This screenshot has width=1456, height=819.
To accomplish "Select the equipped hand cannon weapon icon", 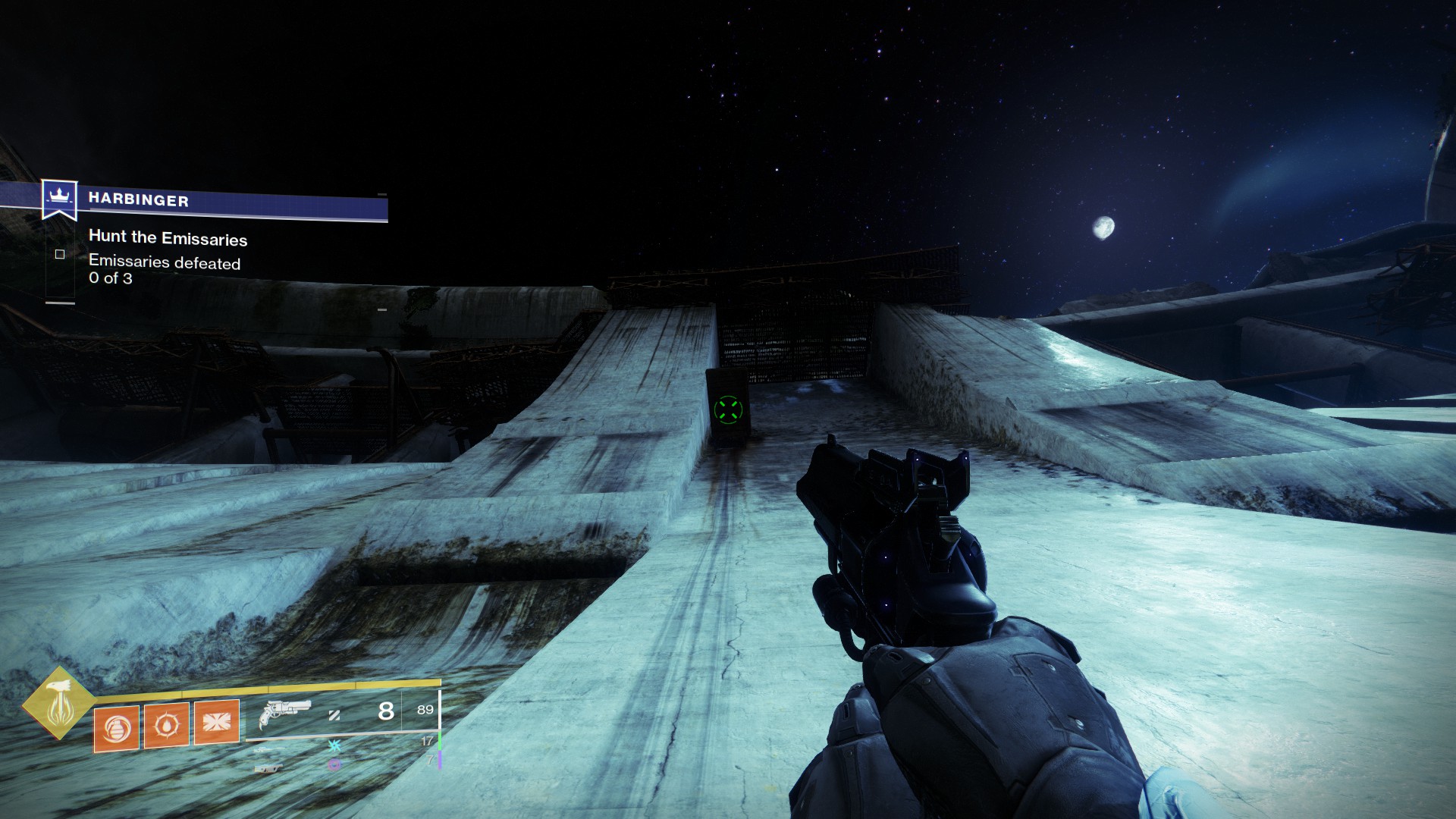I will click(x=284, y=713).
